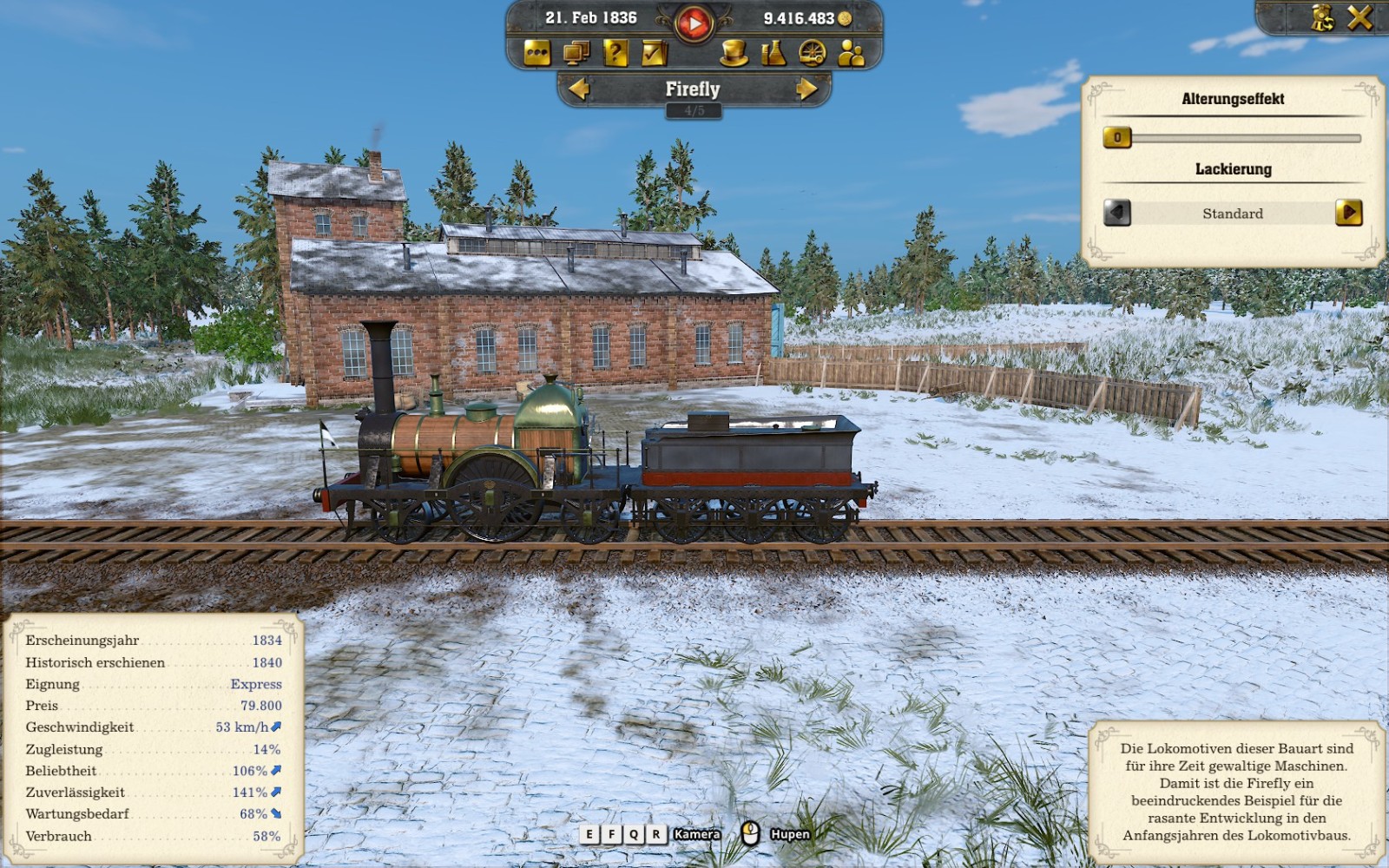Select the previous Lackierung paint option

pyautogui.click(x=1117, y=213)
